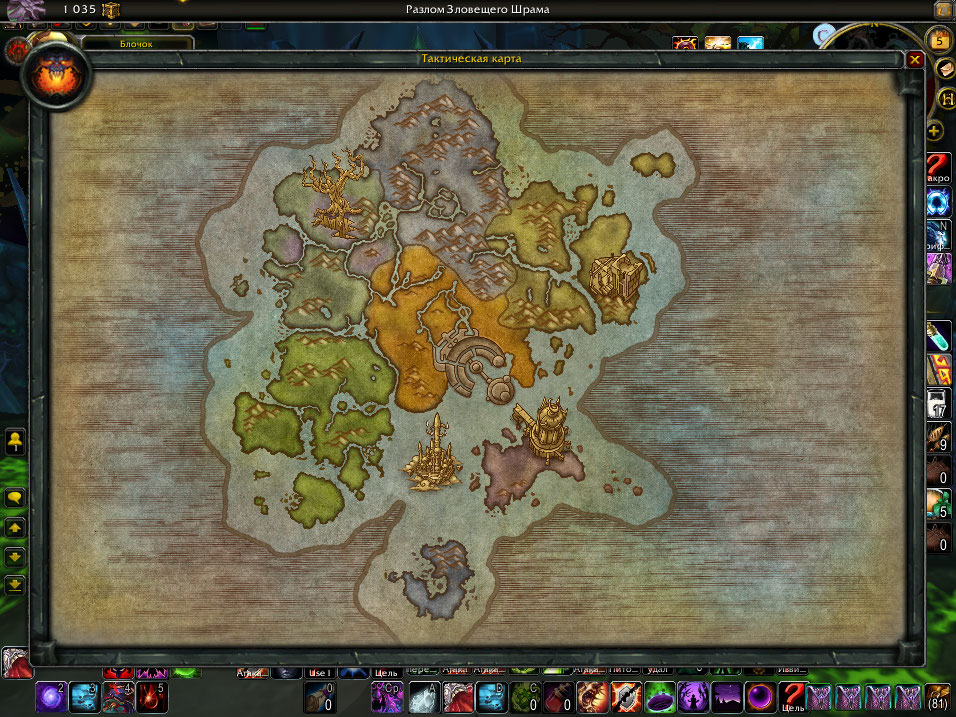
Task: Activate the blue swirl ability on right bar
Action: click(x=938, y=201)
